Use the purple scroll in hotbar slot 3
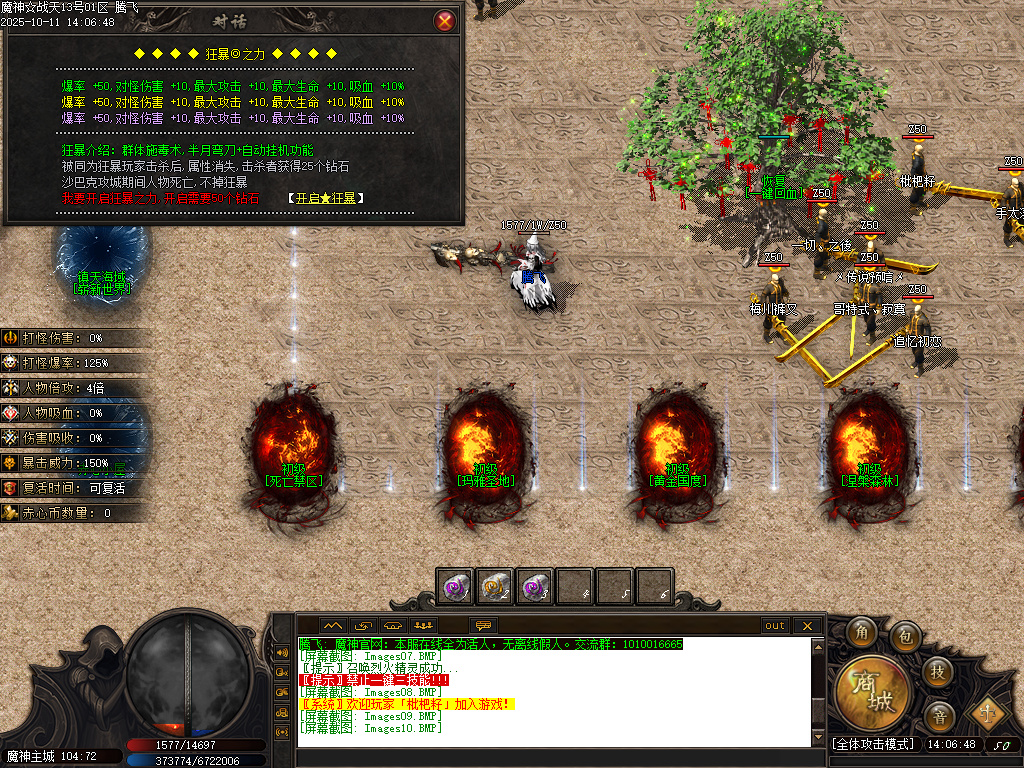Screen dimensions: 1024x768 point(535,586)
